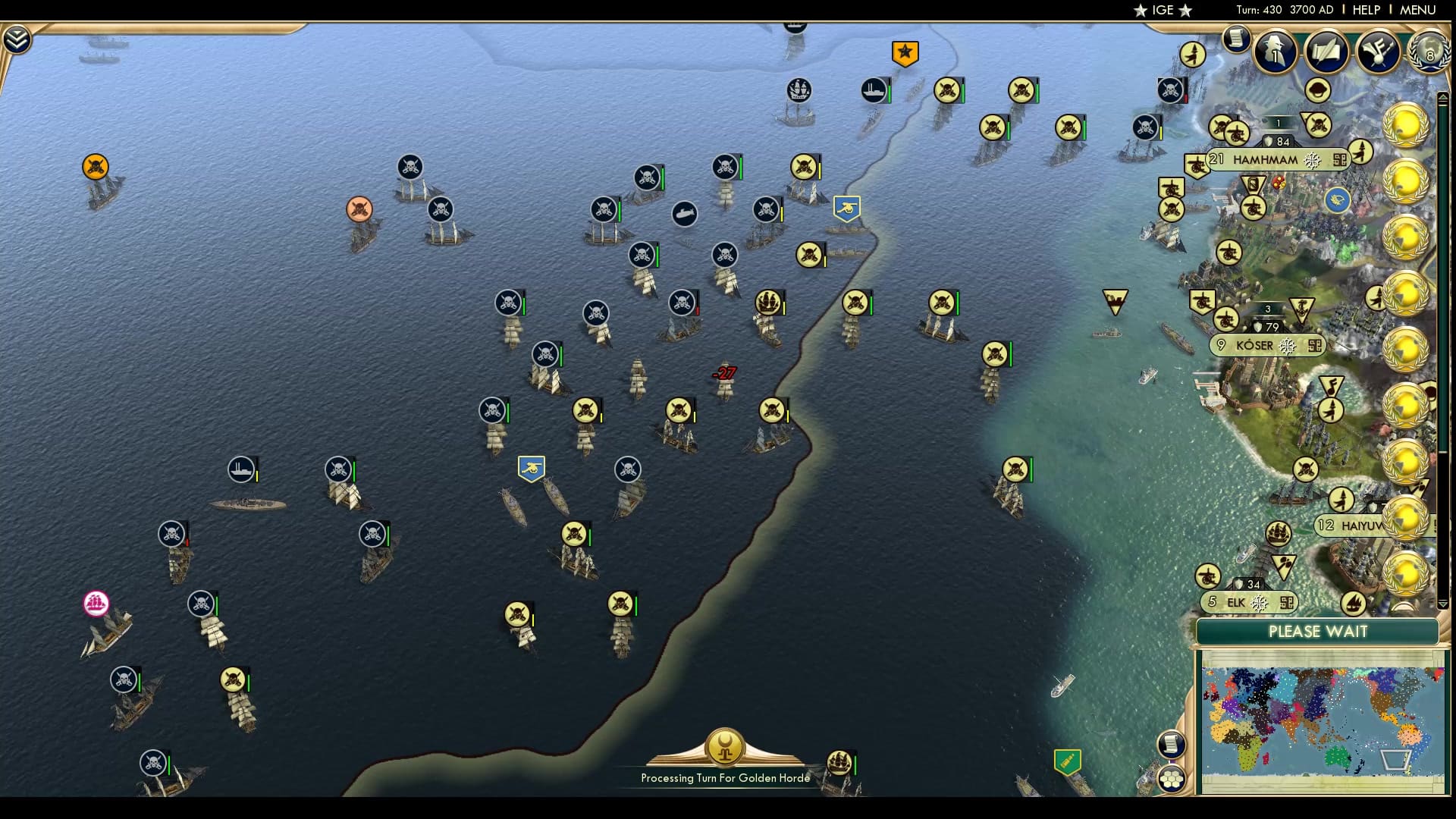Open HELP from the top bar

pyautogui.click(x=1365, y=10)
